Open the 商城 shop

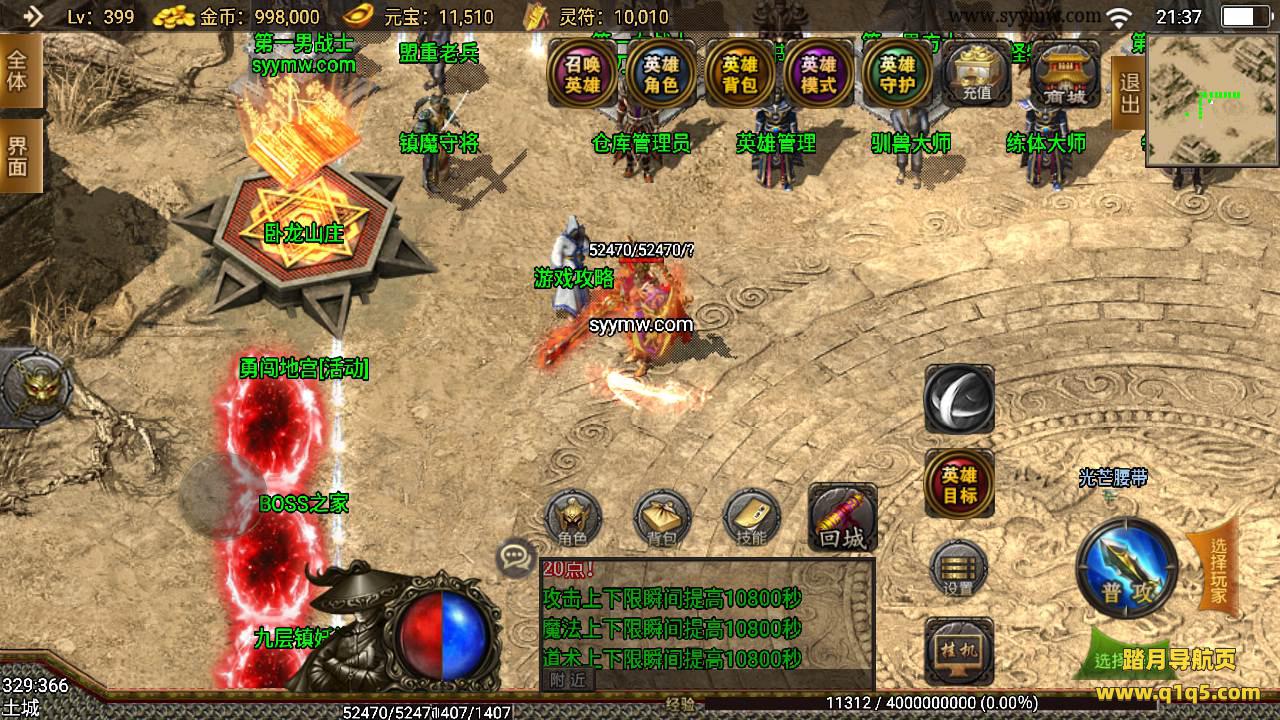point(1065,73)
